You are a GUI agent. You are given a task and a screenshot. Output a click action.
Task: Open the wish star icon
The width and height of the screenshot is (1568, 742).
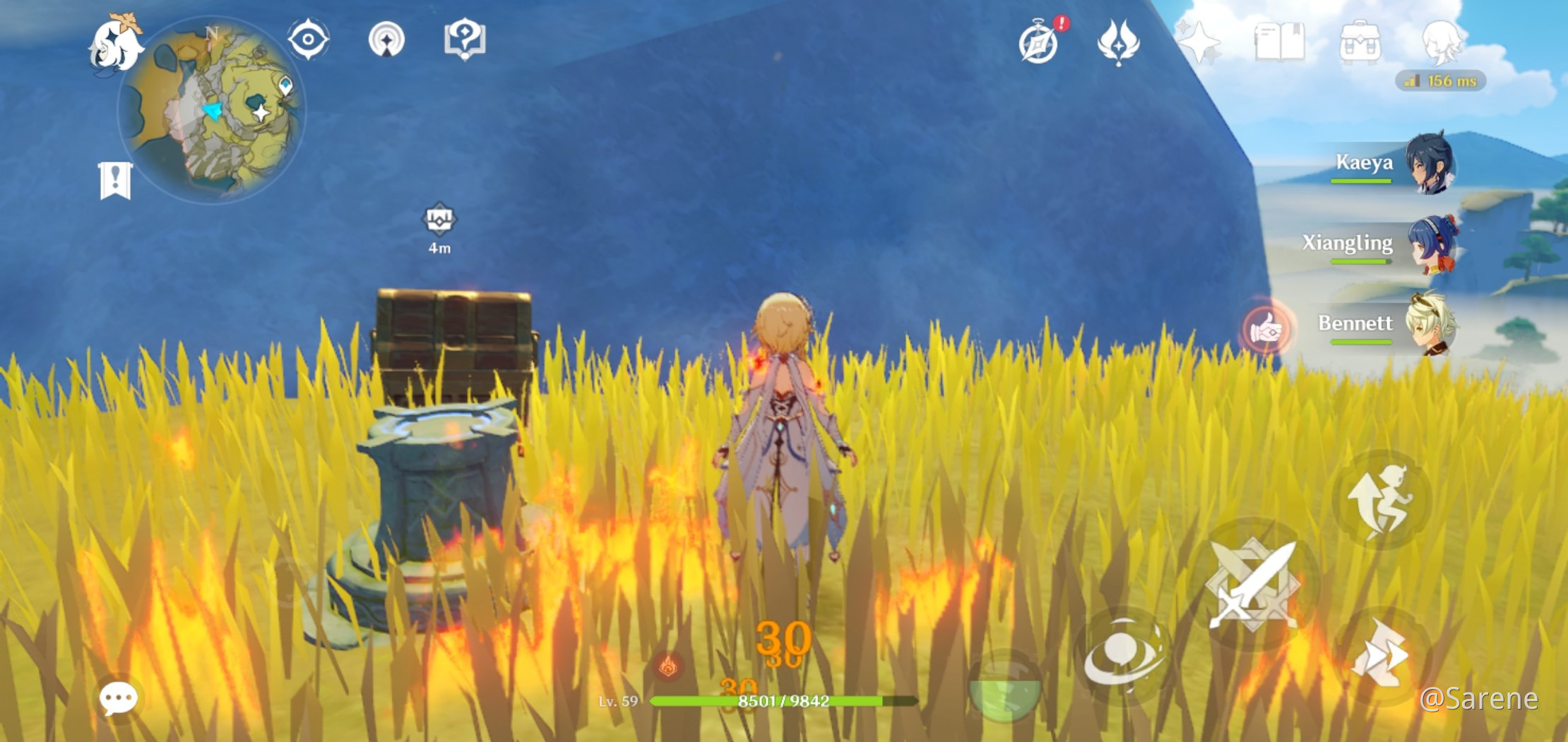pyautogui.click(x=1199, y=42)
